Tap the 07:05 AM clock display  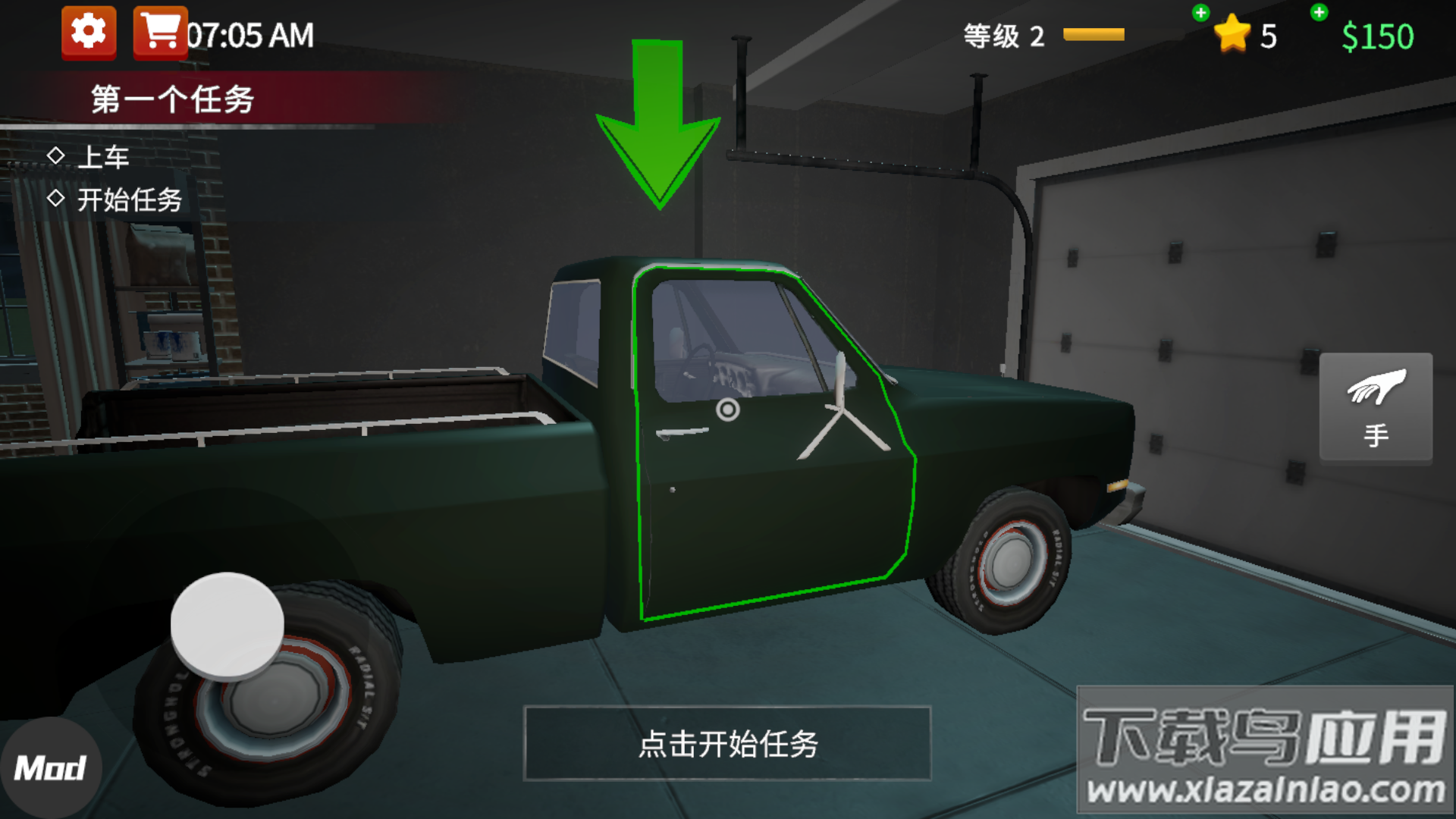point(250,33)
